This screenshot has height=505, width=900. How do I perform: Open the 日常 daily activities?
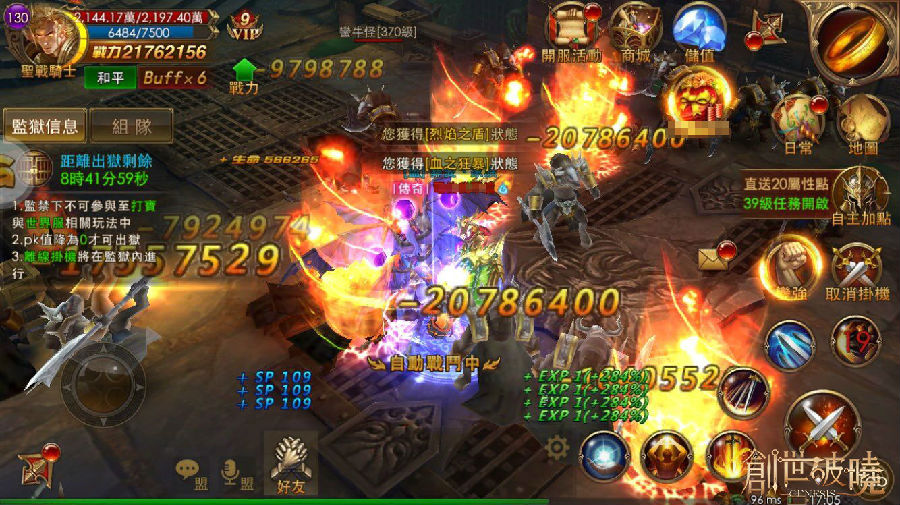tap(798, 122)
